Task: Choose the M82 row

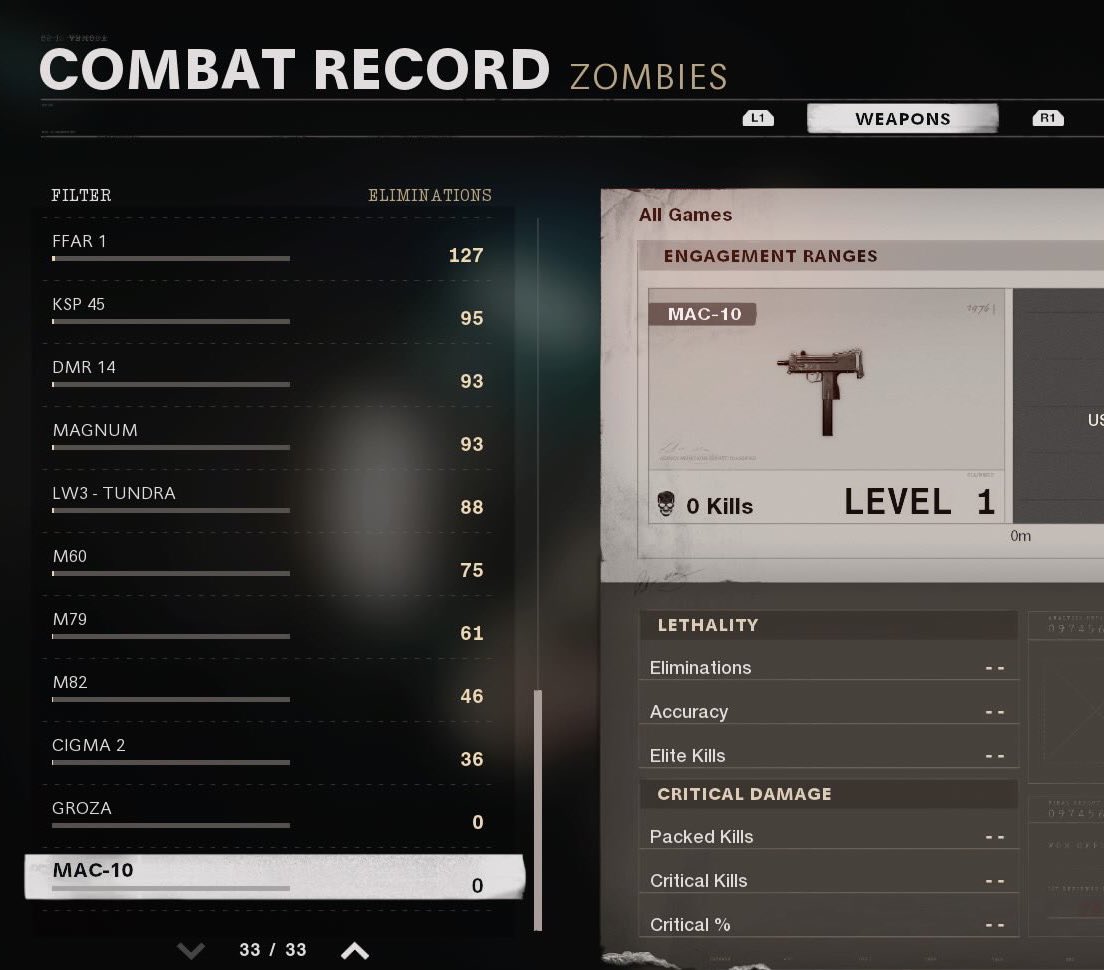Action: 270,690
